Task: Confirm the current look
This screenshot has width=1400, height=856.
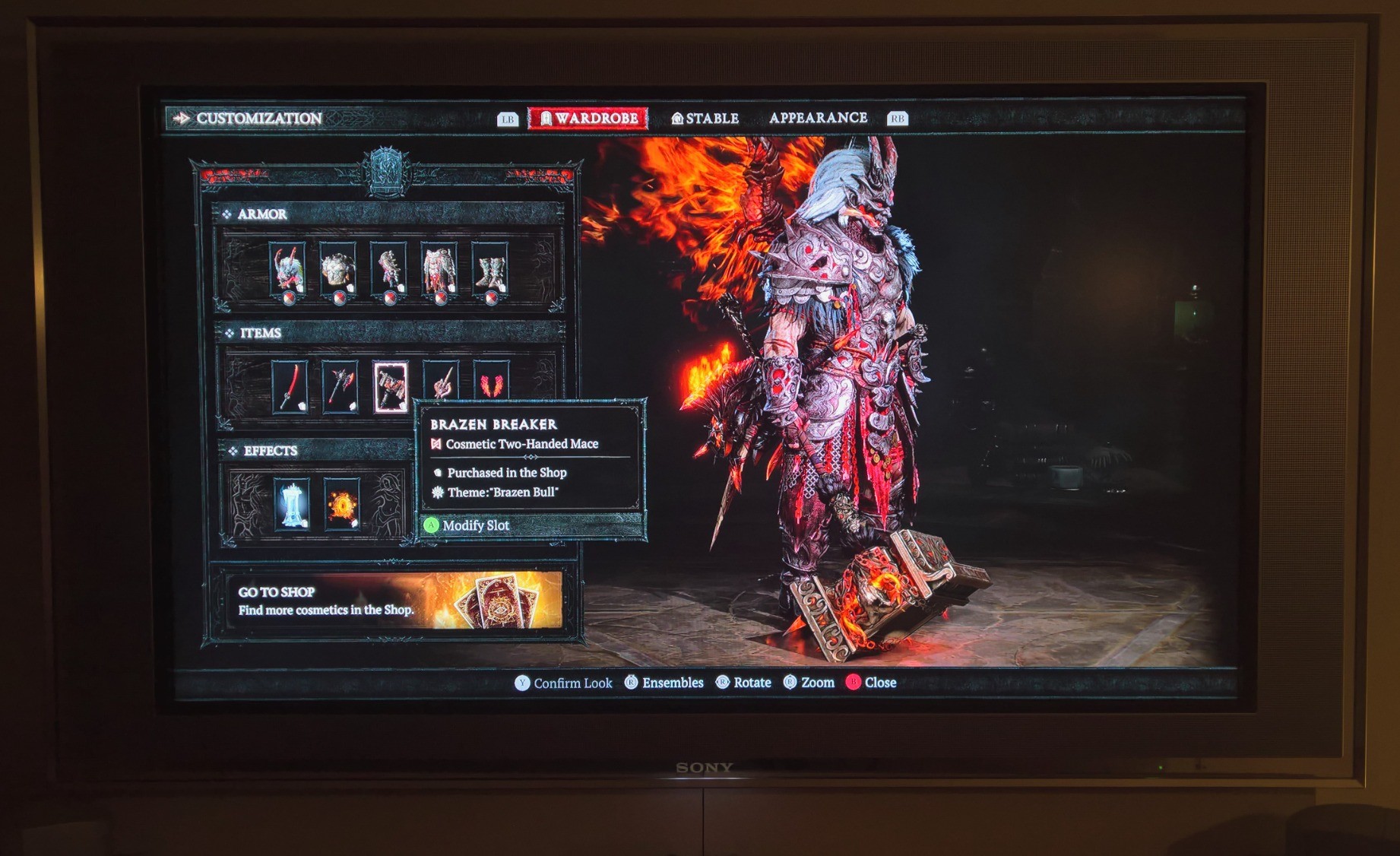Action: (x=564, y=683)
